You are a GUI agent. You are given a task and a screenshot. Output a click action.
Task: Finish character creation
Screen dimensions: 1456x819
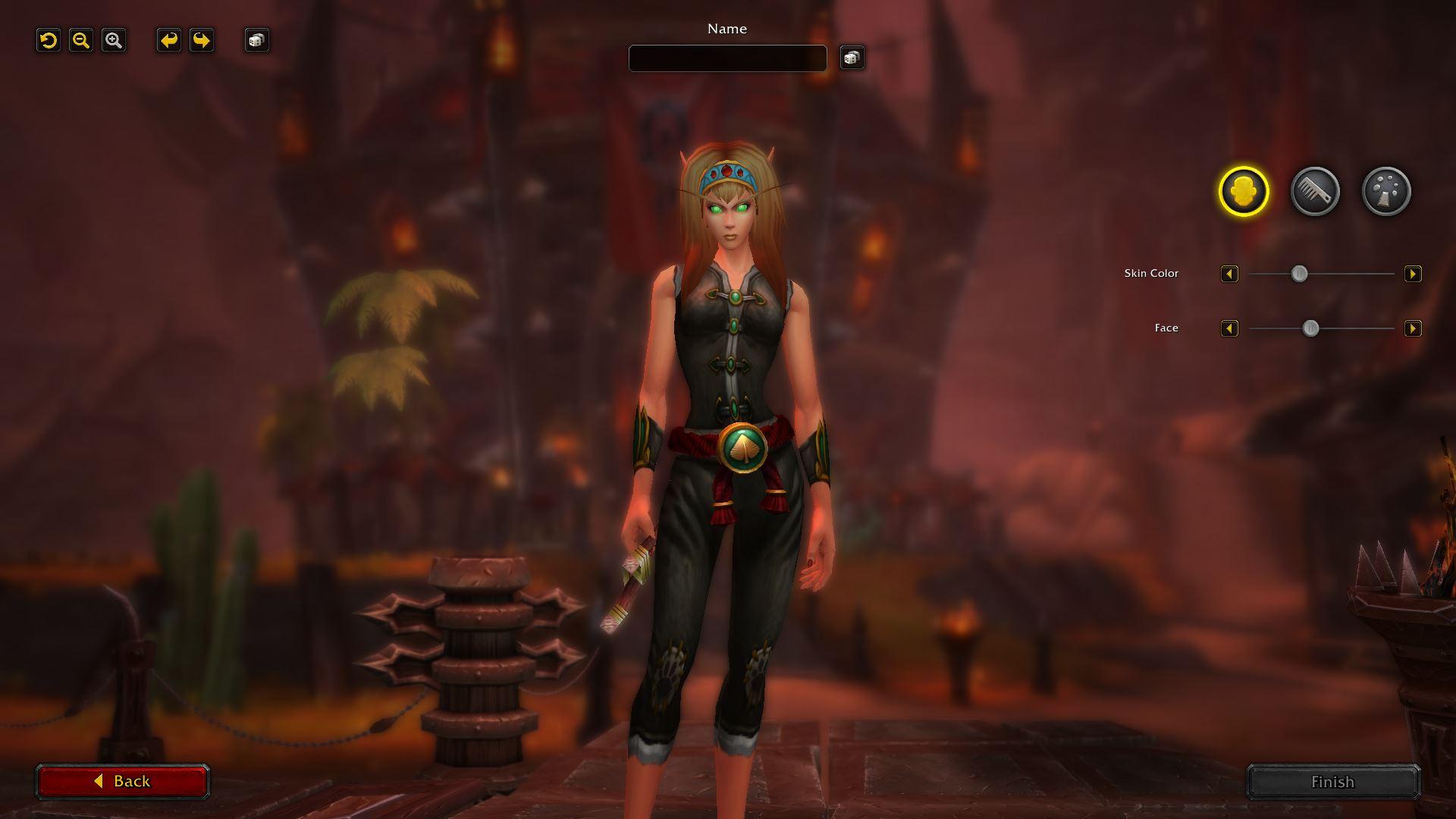(1332, 782)
